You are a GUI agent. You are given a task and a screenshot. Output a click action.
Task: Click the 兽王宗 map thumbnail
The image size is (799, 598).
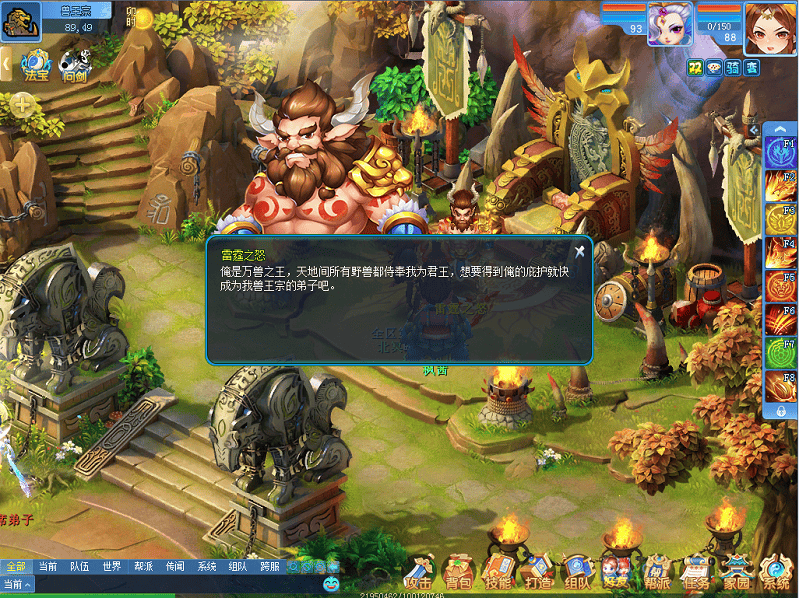tap(21, 21)
